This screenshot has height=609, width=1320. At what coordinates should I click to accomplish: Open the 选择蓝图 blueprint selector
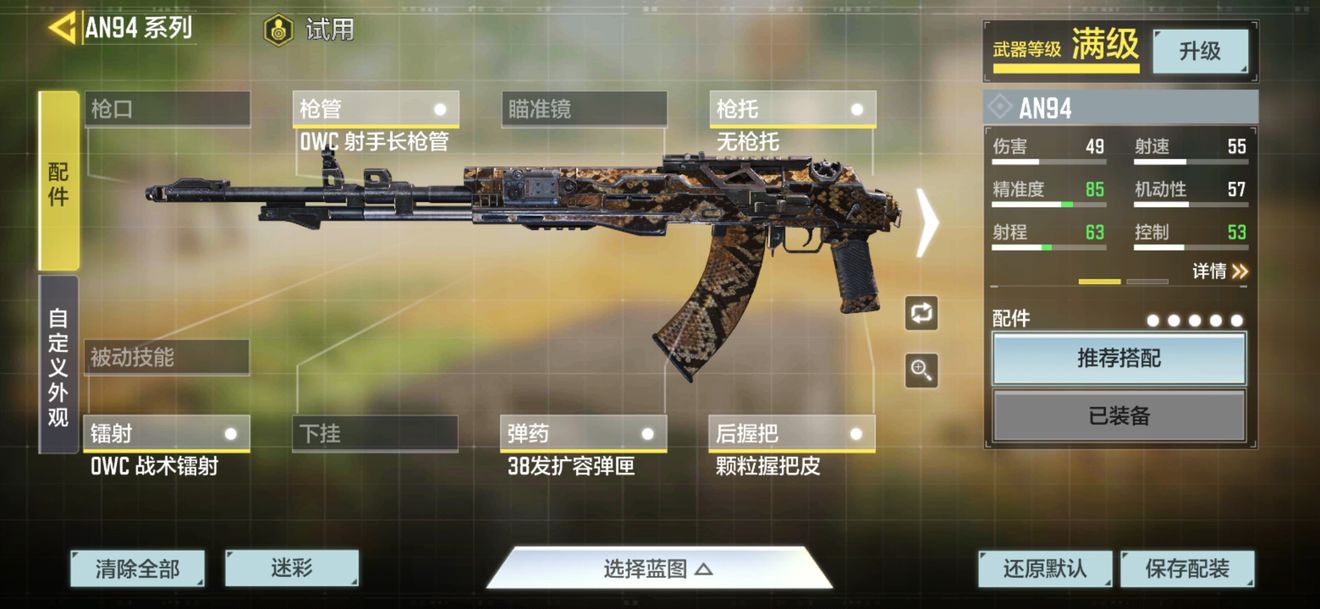pos(659,569)
